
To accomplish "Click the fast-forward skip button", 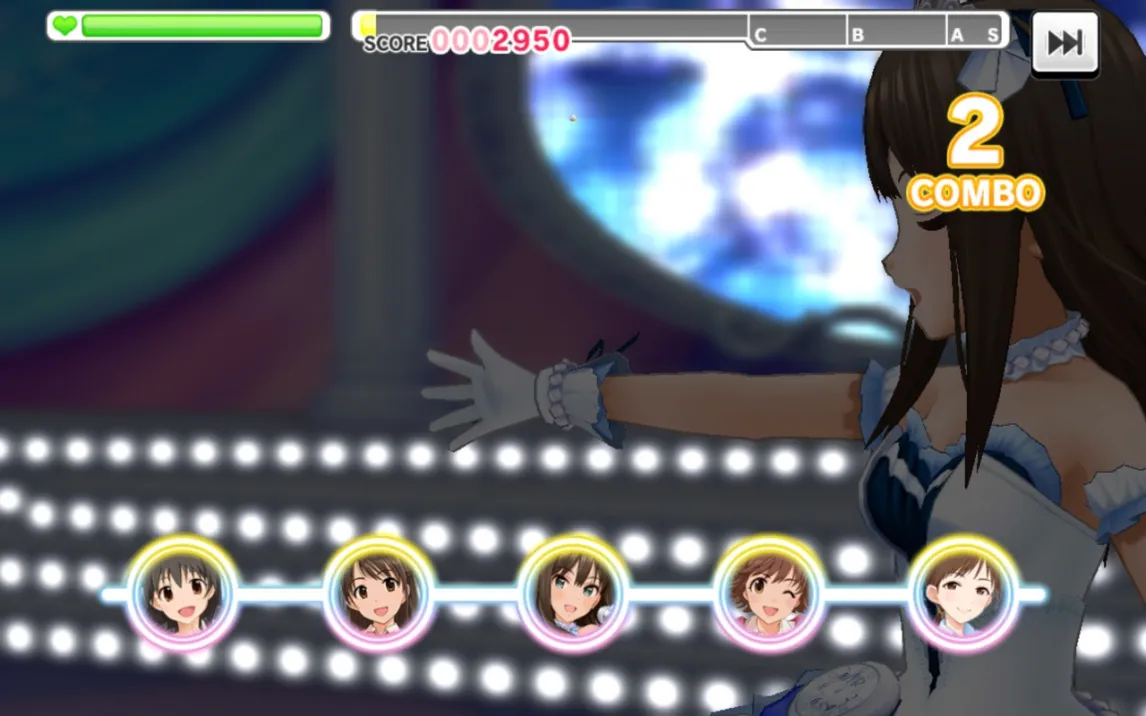I will (1065, 43).
